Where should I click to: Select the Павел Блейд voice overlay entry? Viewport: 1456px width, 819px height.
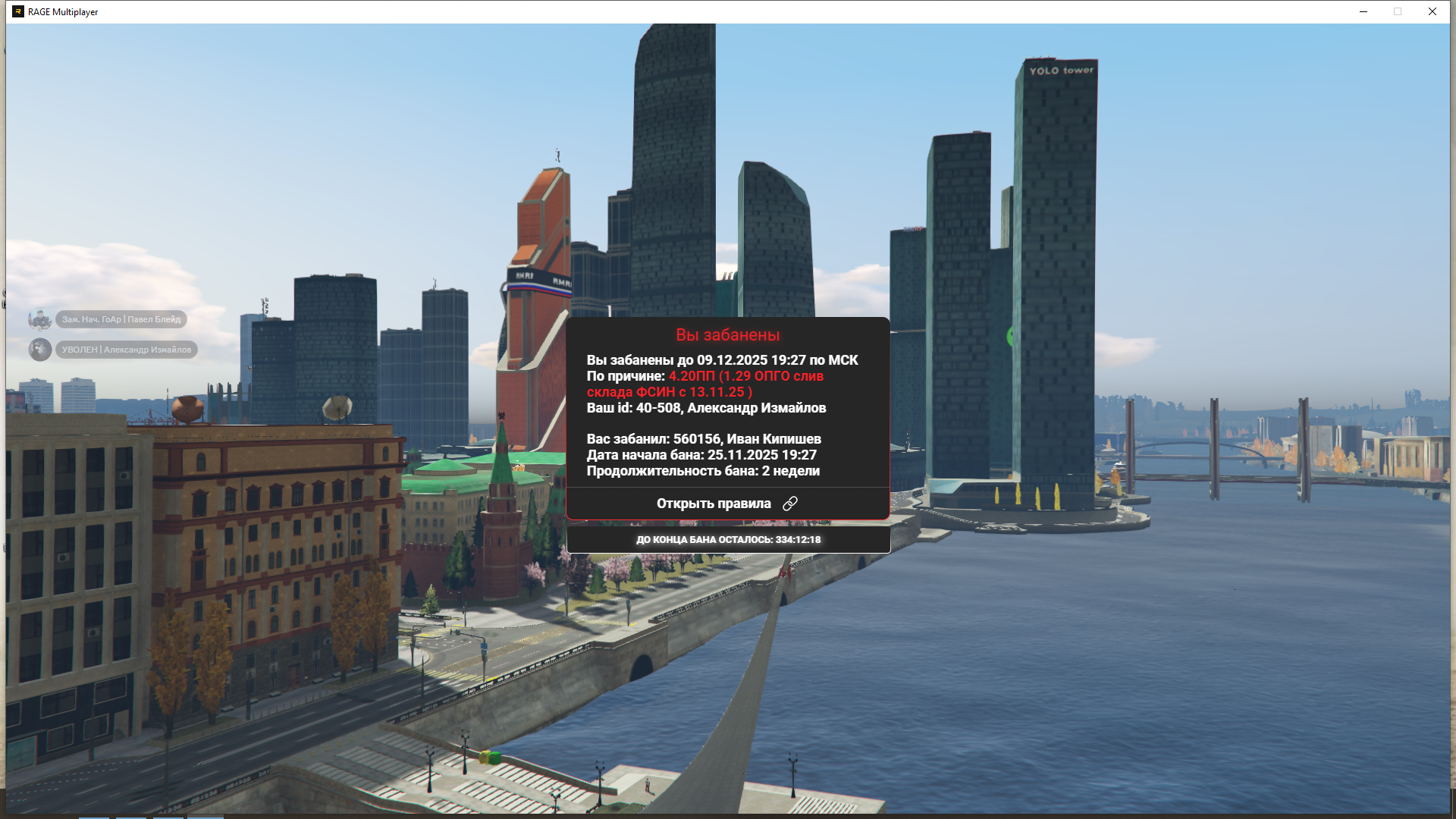pyautogui.click(x=121, y=319)
